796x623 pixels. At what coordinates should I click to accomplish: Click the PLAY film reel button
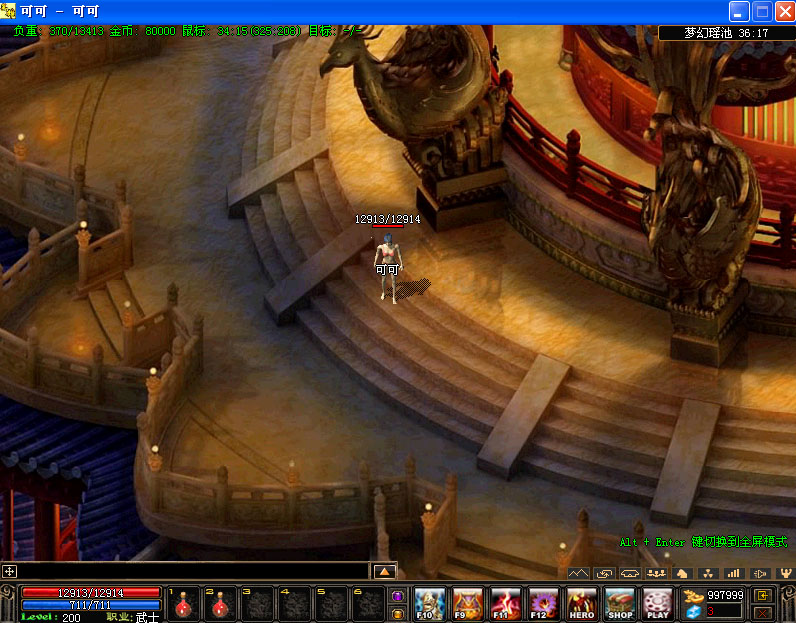click(x=657, y=604)
